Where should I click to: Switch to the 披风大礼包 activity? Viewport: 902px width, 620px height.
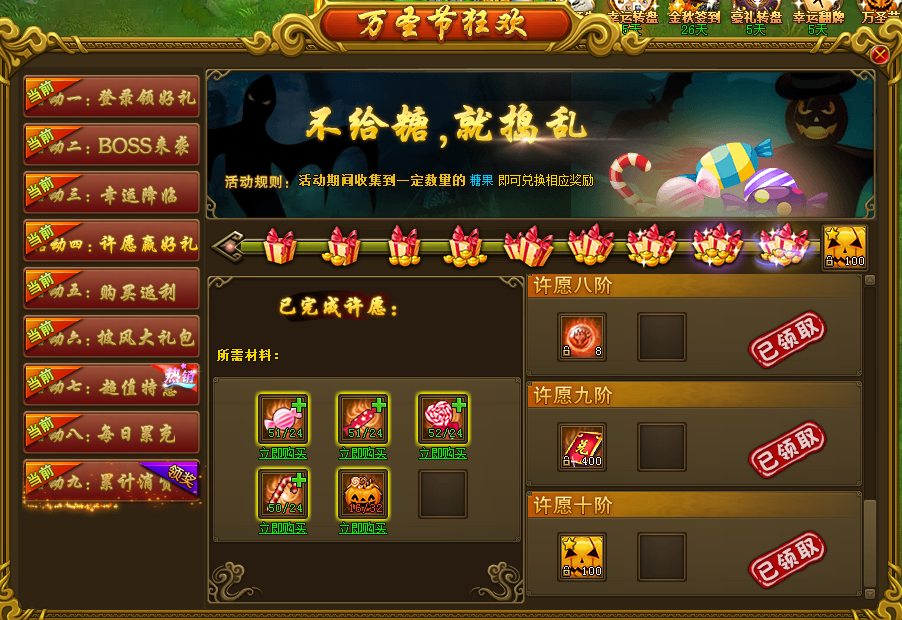(x=112, y=337)
